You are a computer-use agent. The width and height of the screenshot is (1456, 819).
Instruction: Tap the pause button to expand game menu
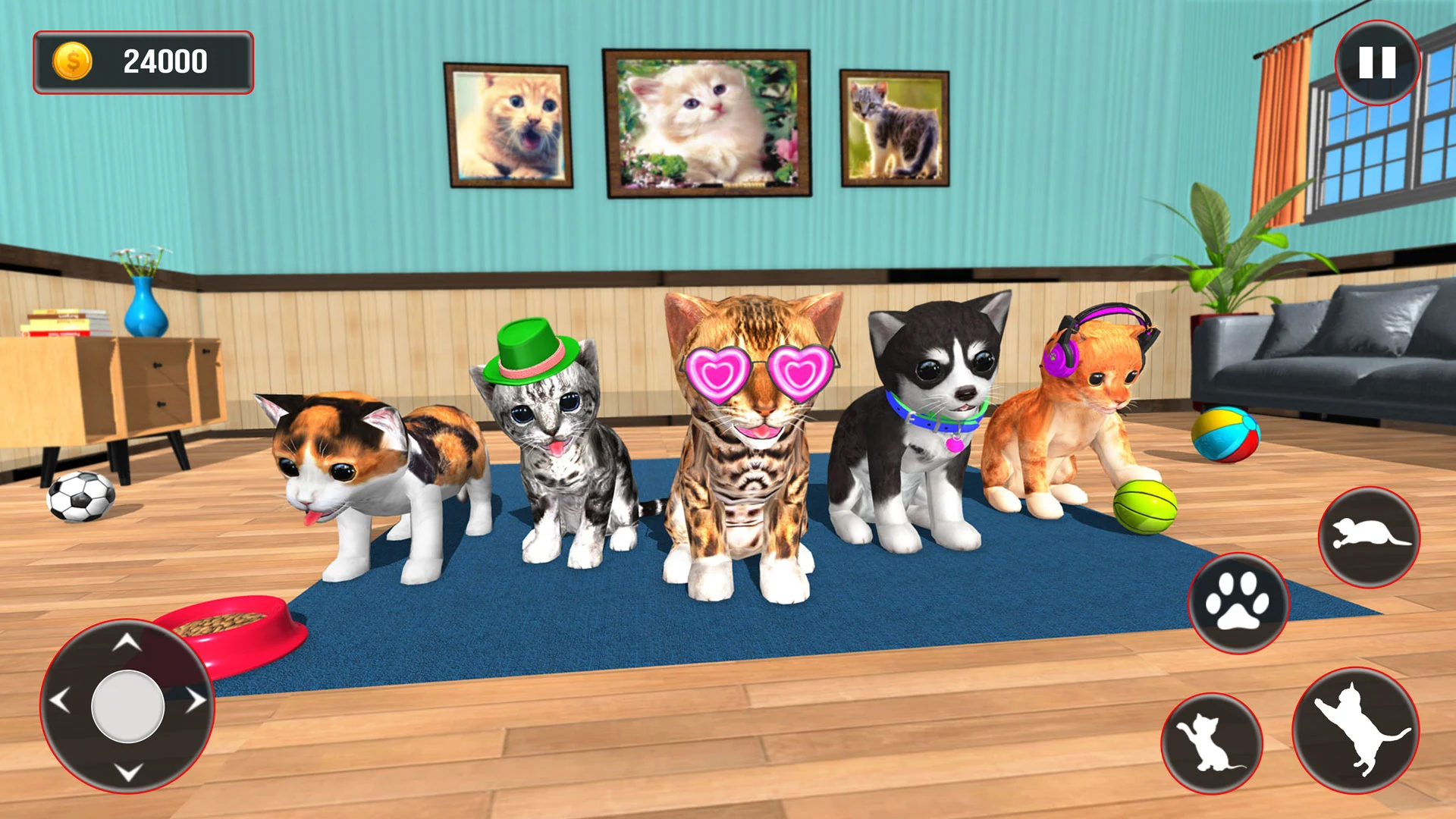pyautogui.click(x=1378, y=64)
